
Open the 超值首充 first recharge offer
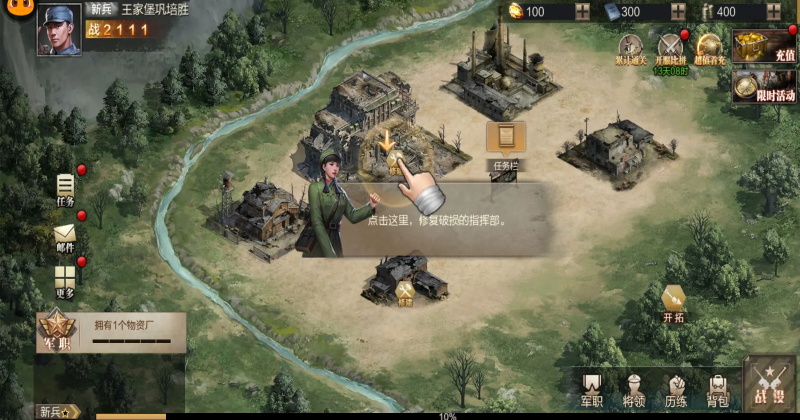[709, 51]
